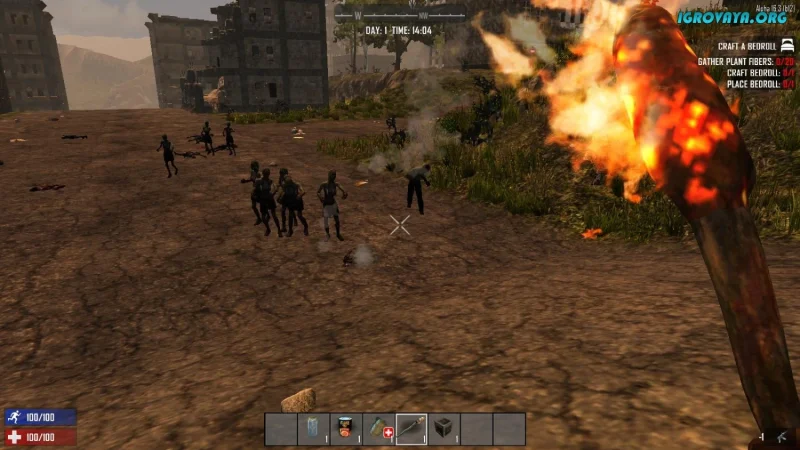The height and width of the screenshot is (450, 800).
Task: Open the Craft a Bedroll quest tracker
Action: [x=745, y=46]
